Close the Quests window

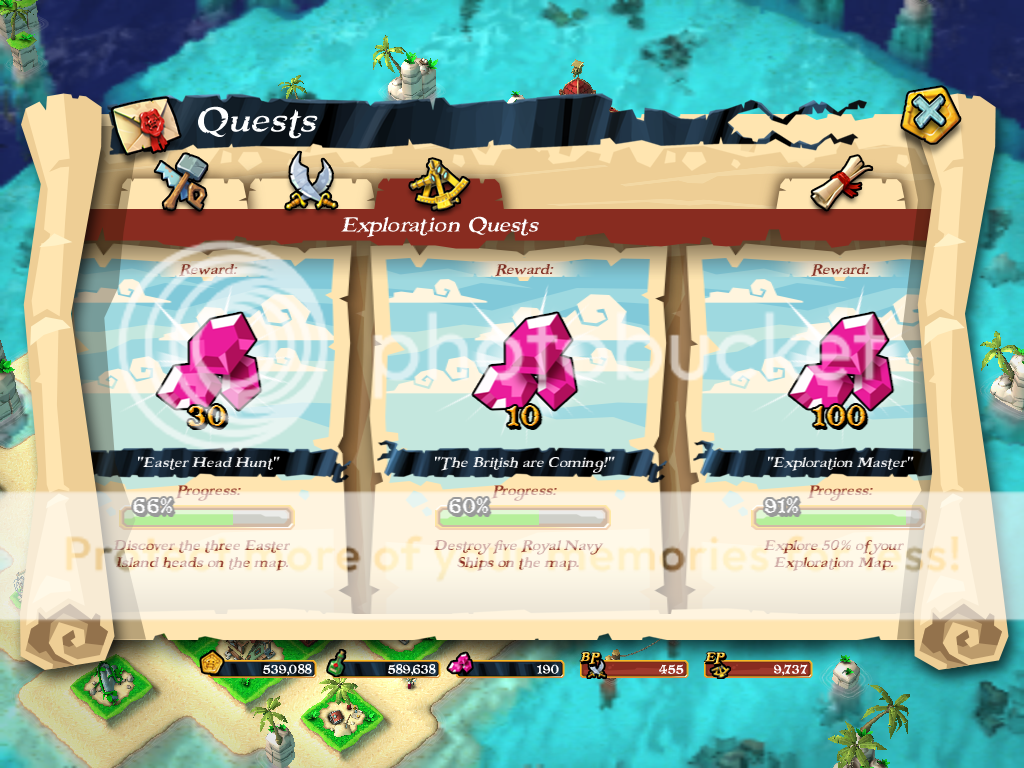(x=930, y=115)
